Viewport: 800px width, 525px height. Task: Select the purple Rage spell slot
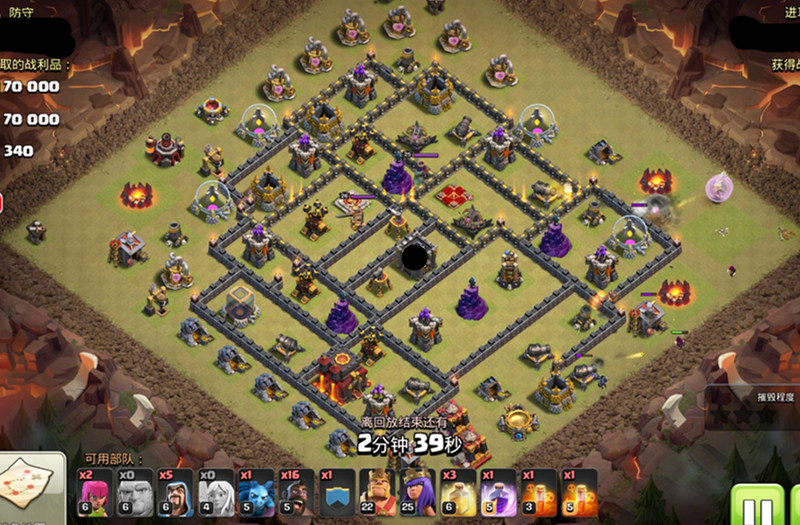click(x=498, y=492)
